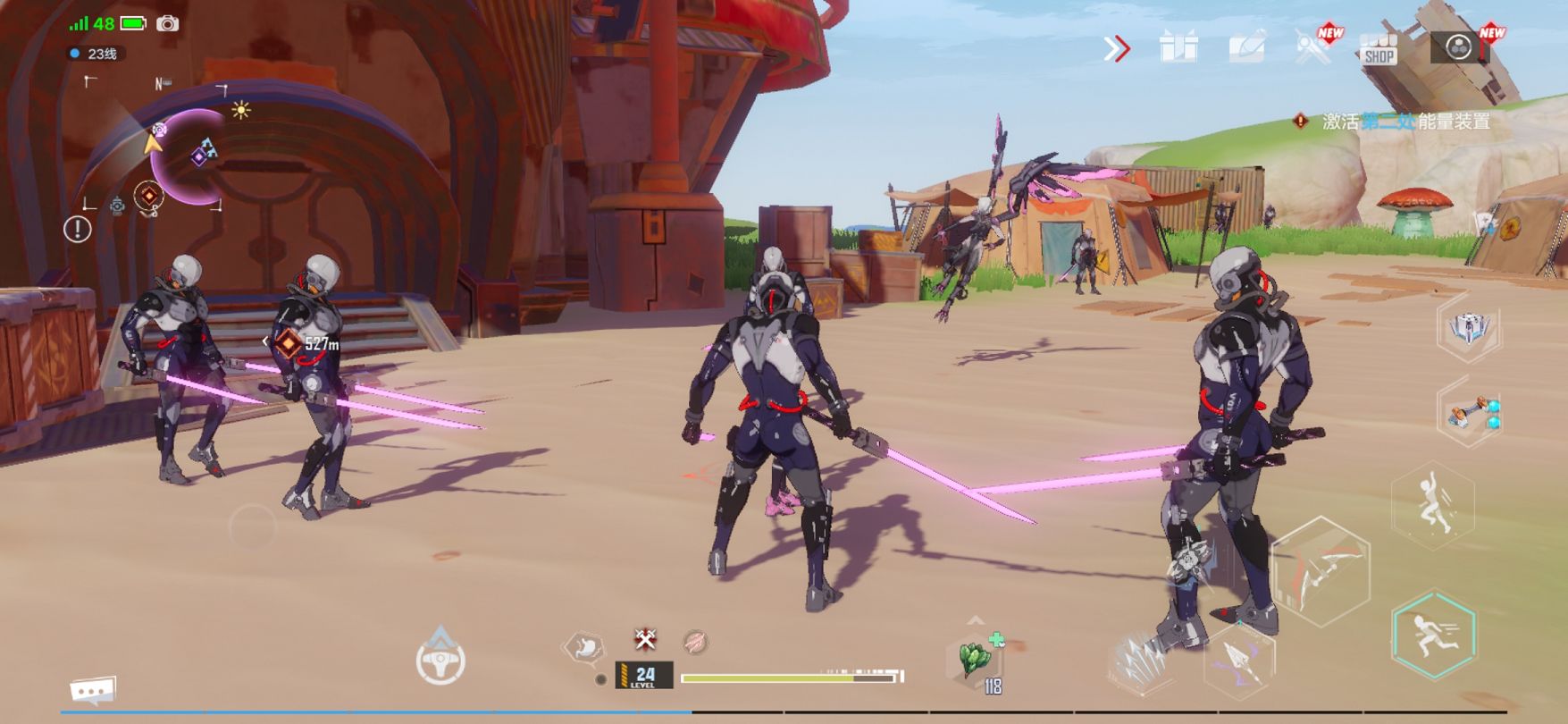
Task: Summon vehicle using steering wheel icon
Action: [440, 661]
